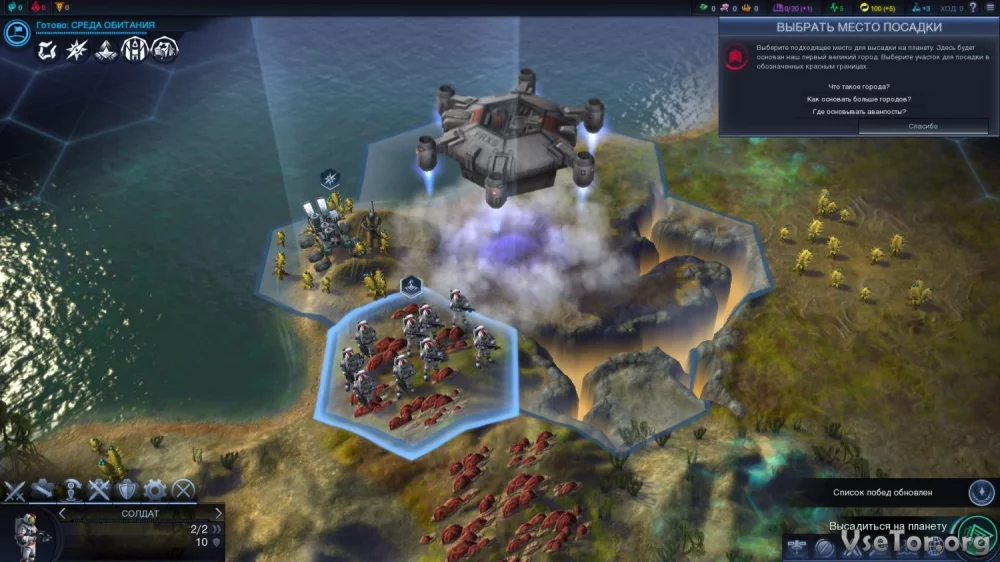Switch to the previous unit with left arrow

click(x=63, y=513)
